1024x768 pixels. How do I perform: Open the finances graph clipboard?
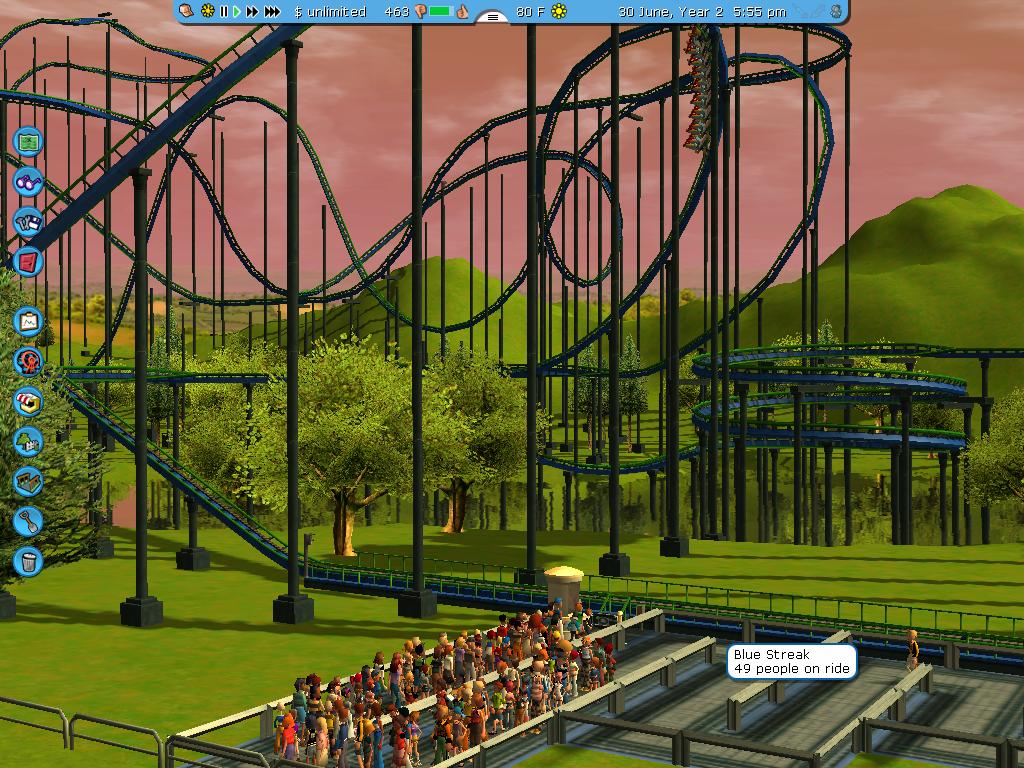point(28,321)
